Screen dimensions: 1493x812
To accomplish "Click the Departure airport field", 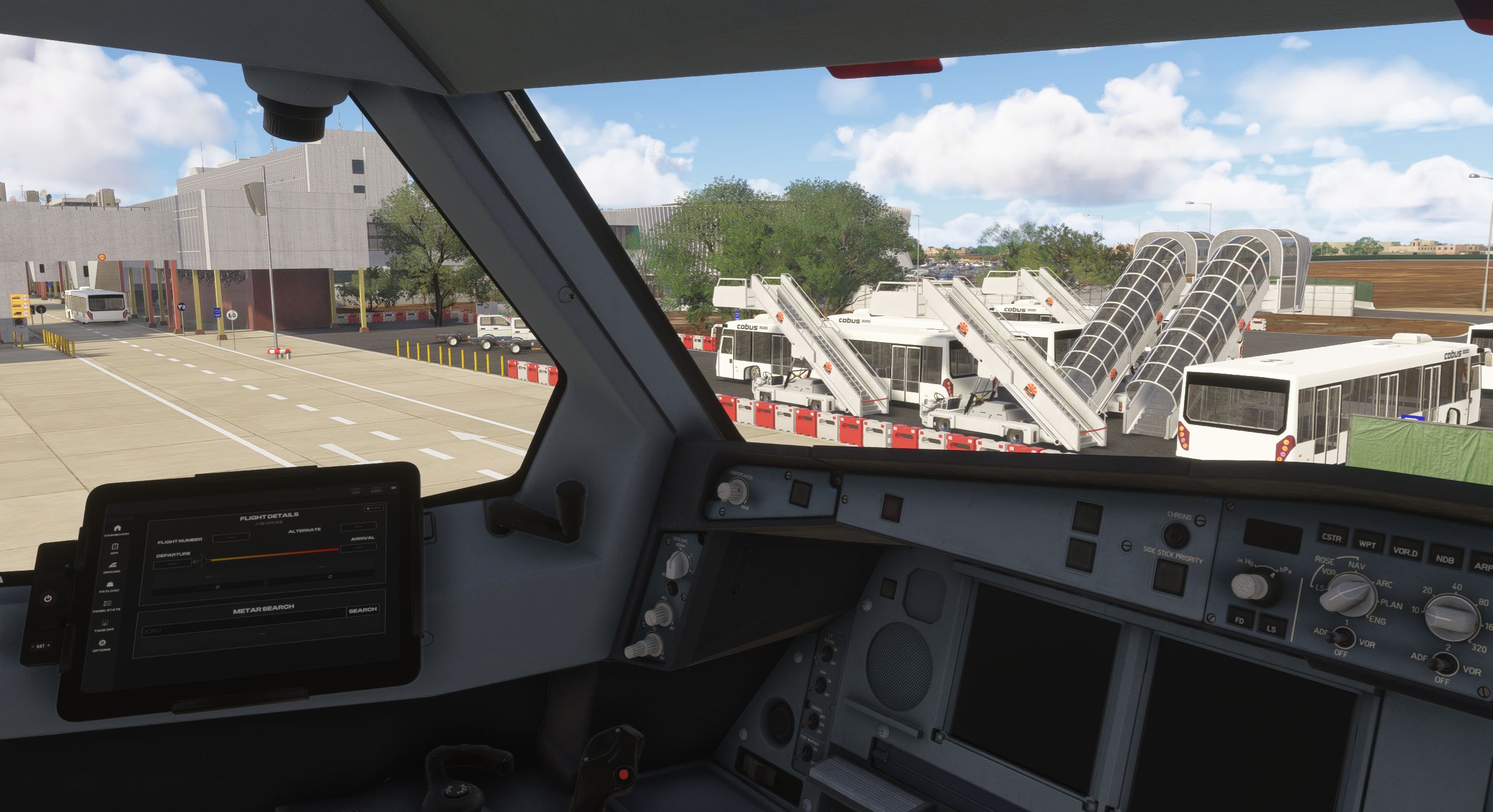I will pos(172,564).
